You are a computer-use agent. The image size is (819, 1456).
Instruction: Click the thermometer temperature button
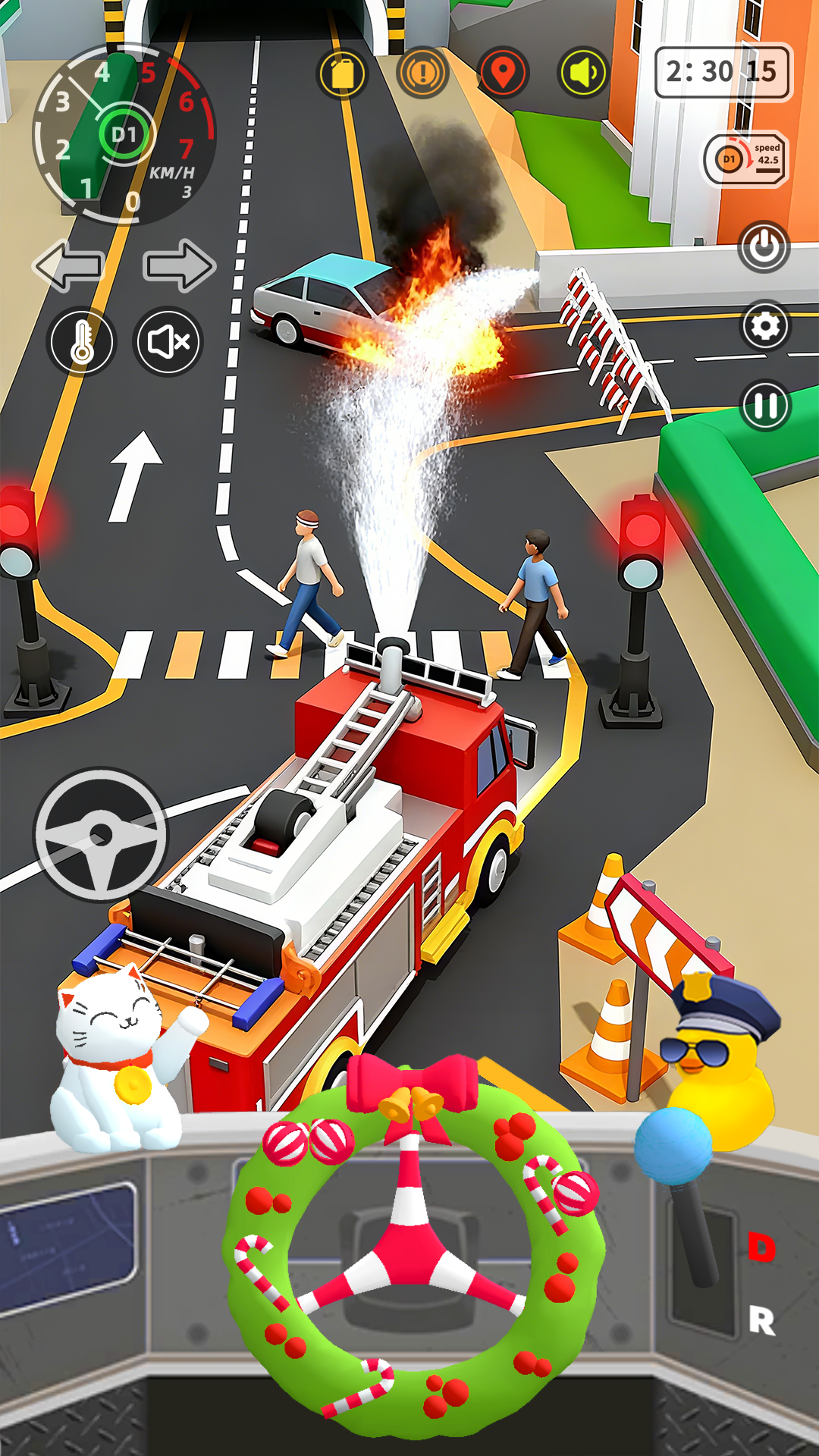[x=82, y=342]
